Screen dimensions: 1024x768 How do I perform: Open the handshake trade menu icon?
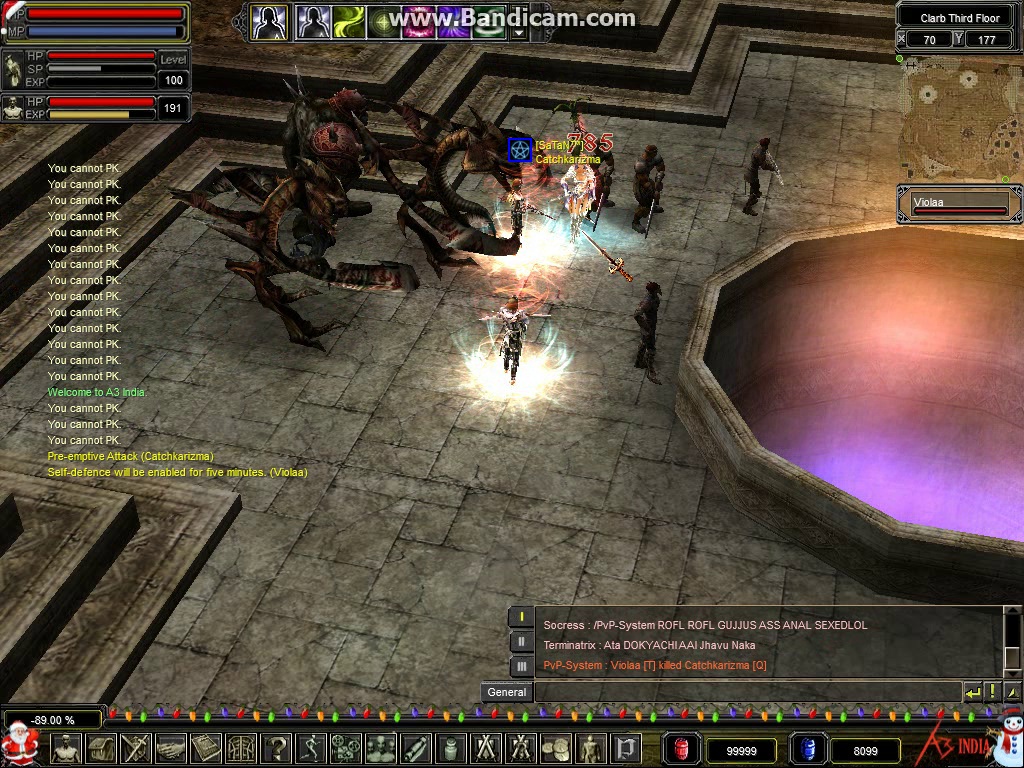point(171,748)
